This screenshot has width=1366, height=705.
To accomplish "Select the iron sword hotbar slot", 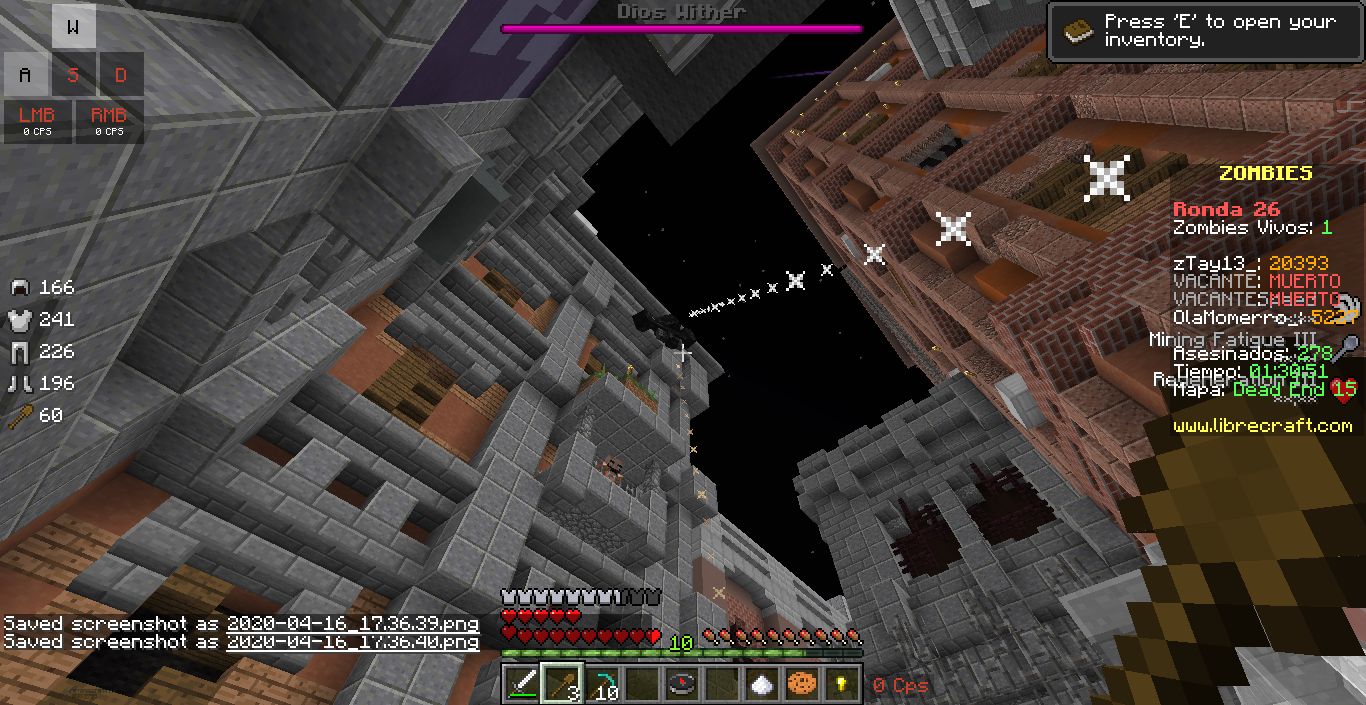I will tap(521, 684).
